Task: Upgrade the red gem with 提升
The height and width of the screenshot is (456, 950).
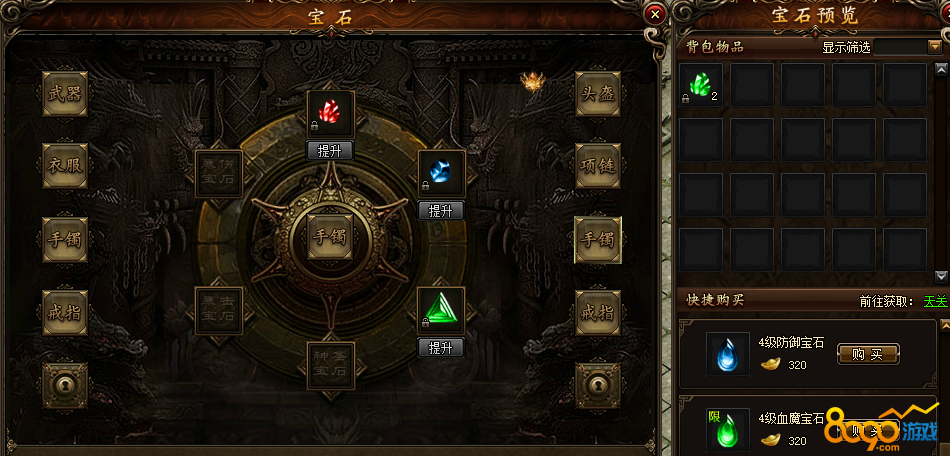Action: 330,151
